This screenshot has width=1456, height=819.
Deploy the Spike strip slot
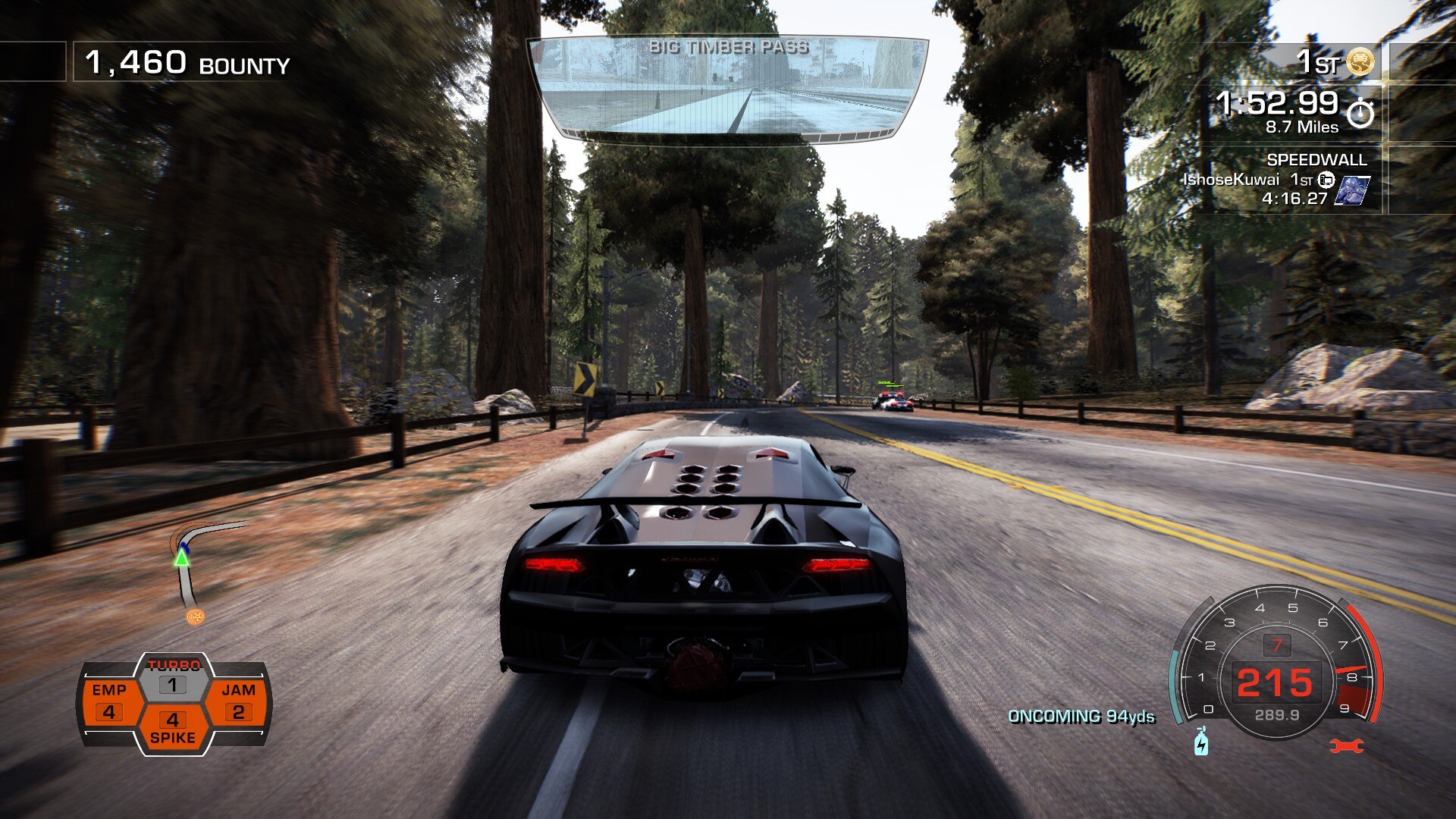173,728
